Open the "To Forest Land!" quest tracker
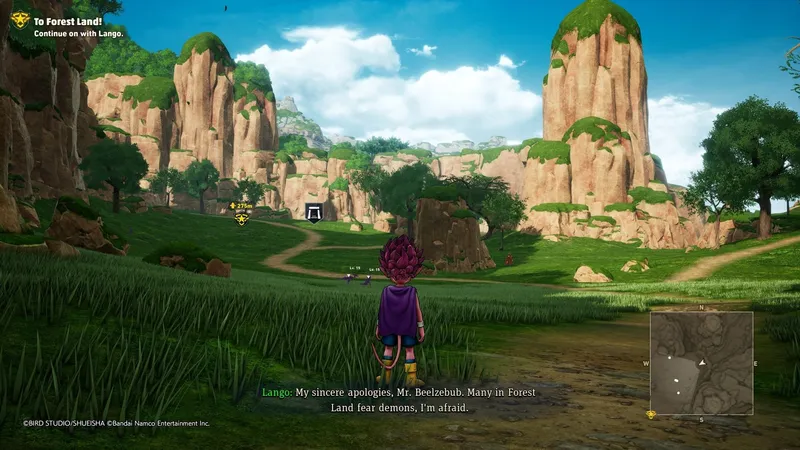Screen dimensions: 800x450 tap(69, 18)
